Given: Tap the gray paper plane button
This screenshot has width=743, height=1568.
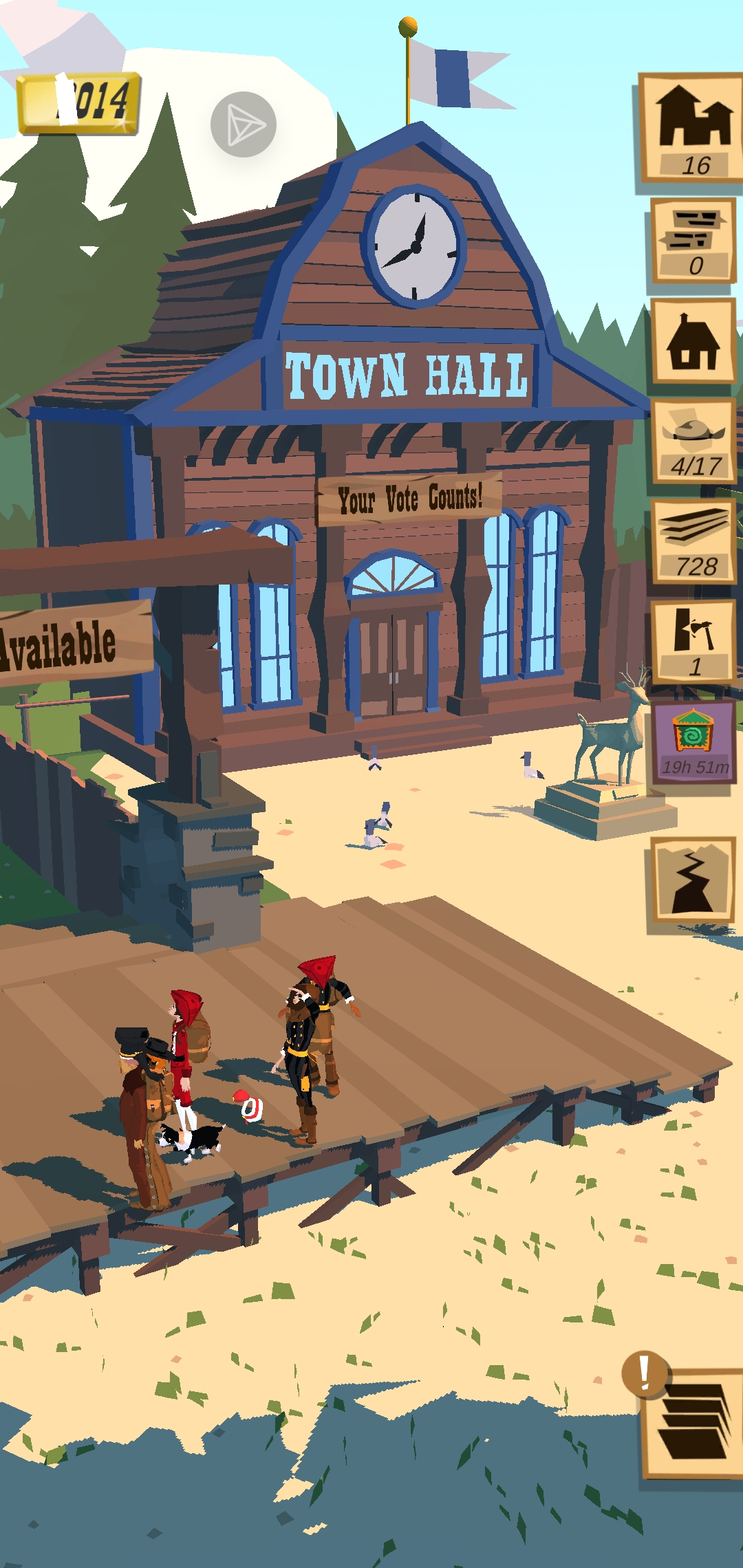Looking at the screenshot, I should tap(244, 124).
